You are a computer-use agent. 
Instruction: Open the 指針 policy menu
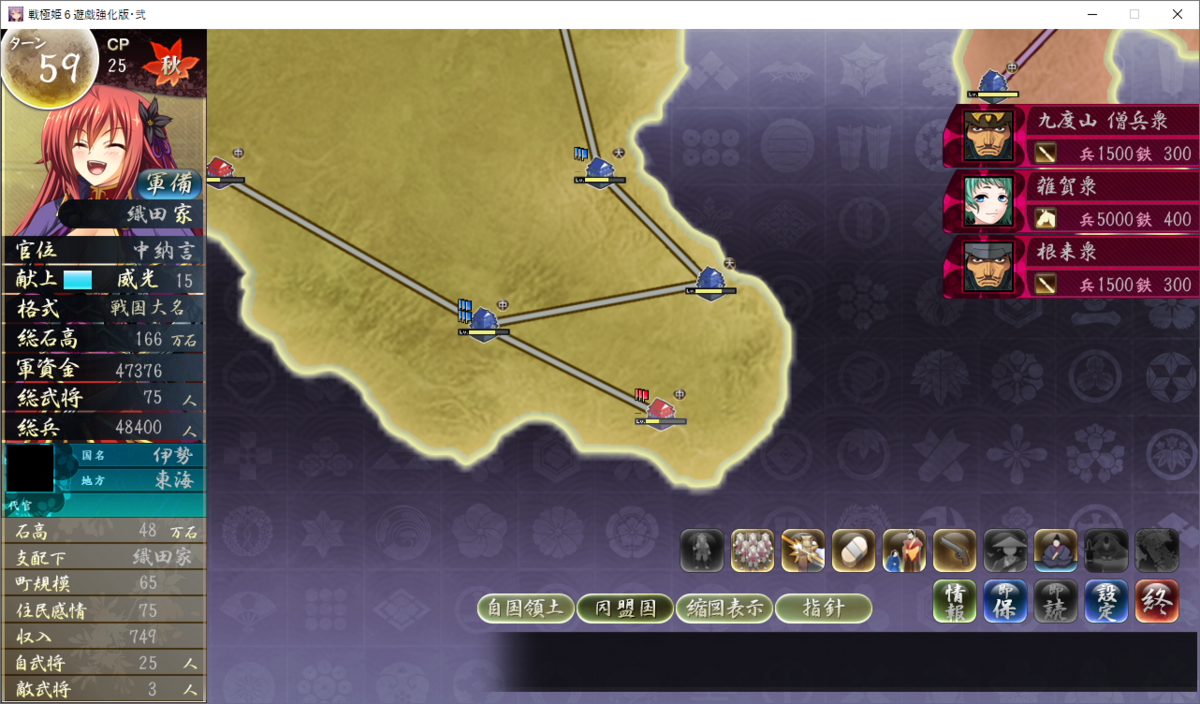[823, 608]
